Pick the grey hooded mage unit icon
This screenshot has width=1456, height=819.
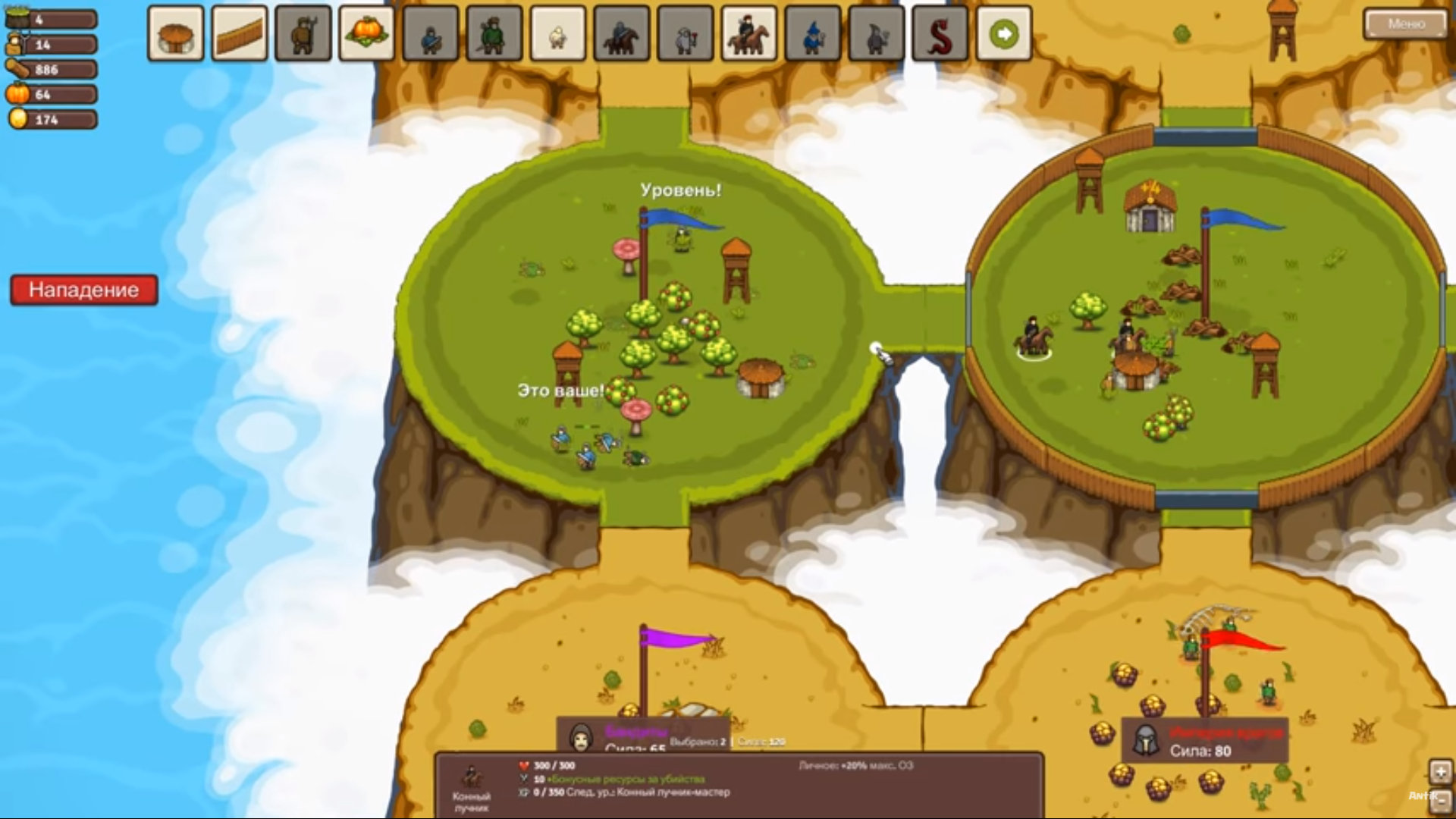coord(877,34)
